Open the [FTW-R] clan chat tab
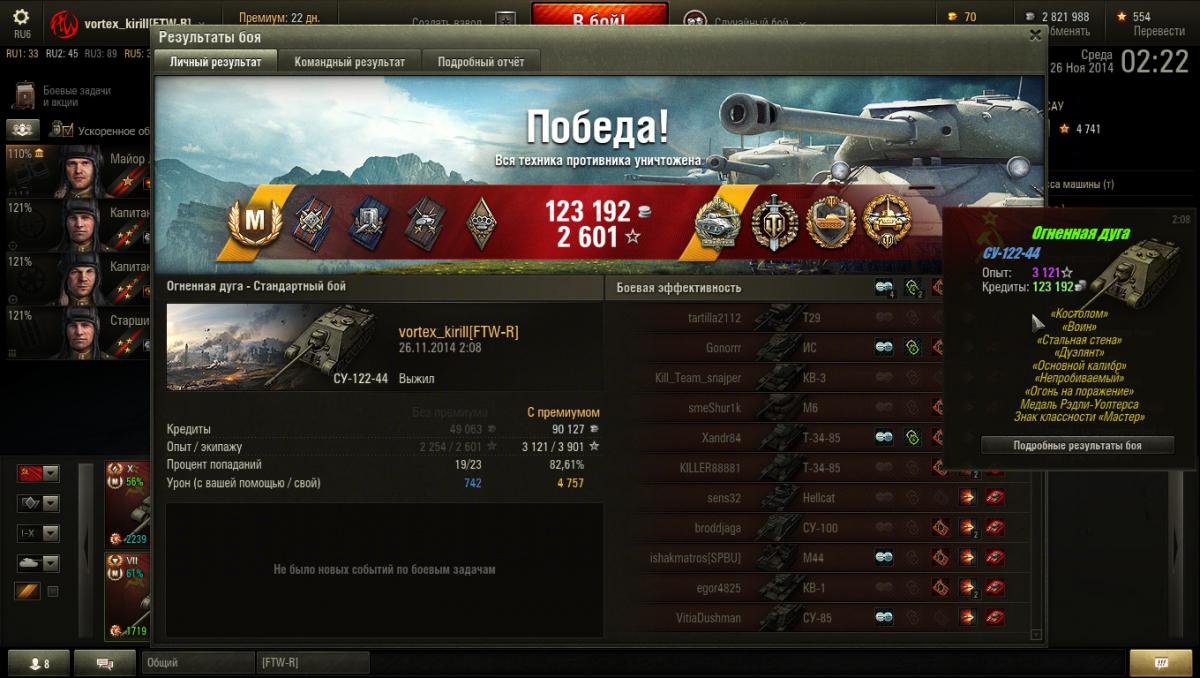The width and height of the screenshot is (1200, 678). [x=312, y=662]
